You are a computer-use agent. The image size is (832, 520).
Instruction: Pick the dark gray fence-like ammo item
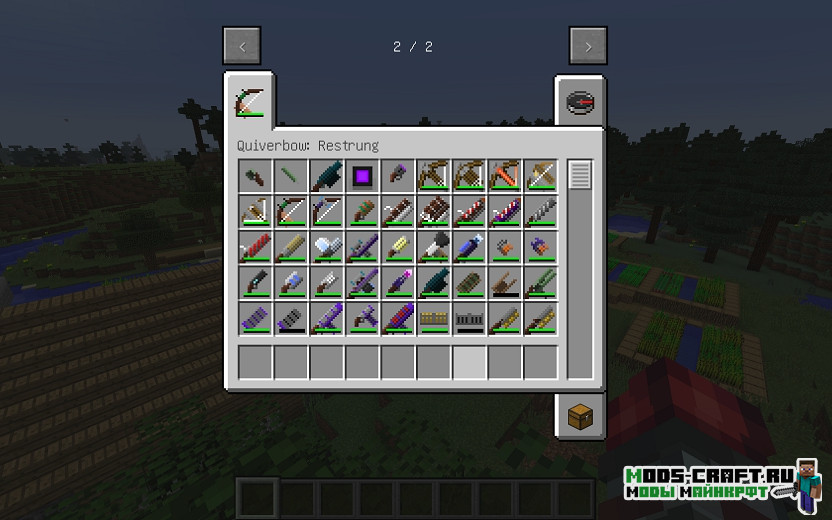tap(471, 320)
